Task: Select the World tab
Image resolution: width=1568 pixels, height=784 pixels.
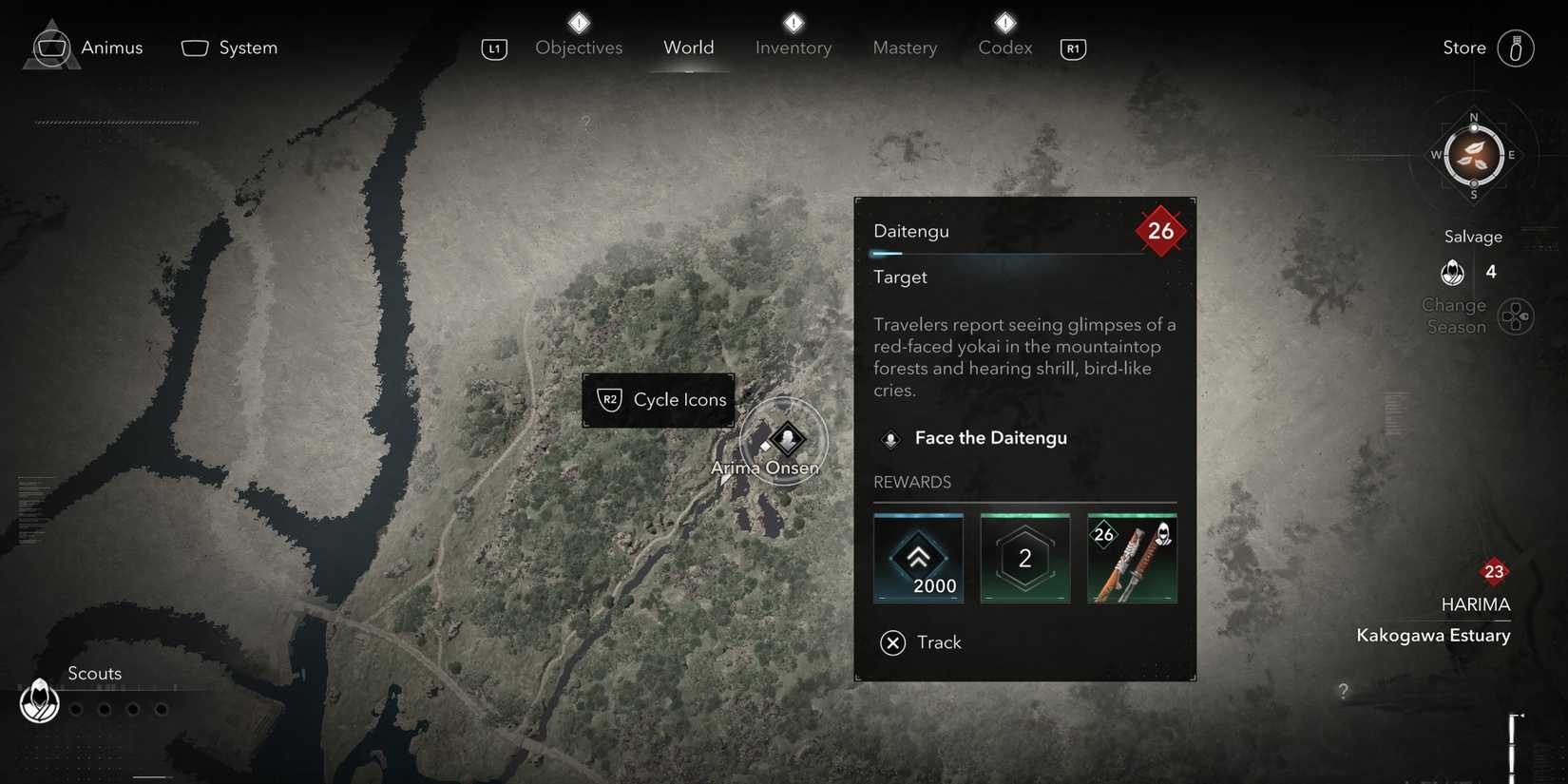Action: 688,48
